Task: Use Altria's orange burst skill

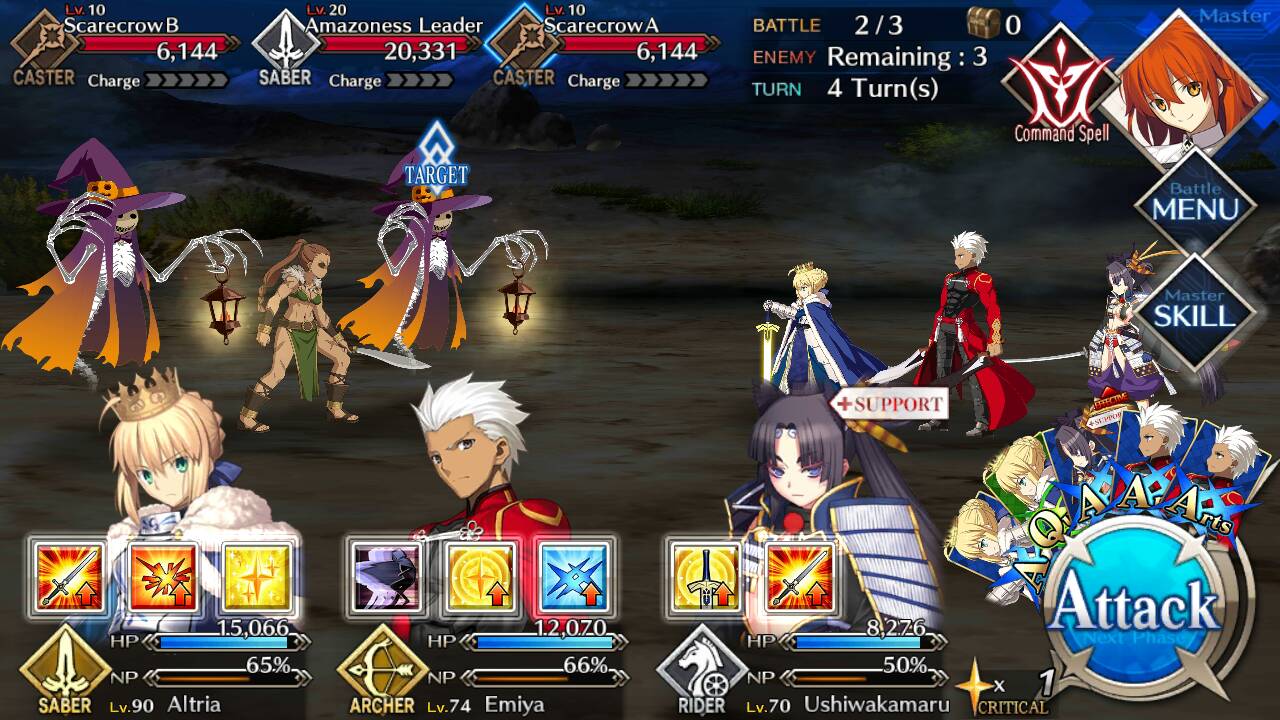Action: (x=163, y=578)
